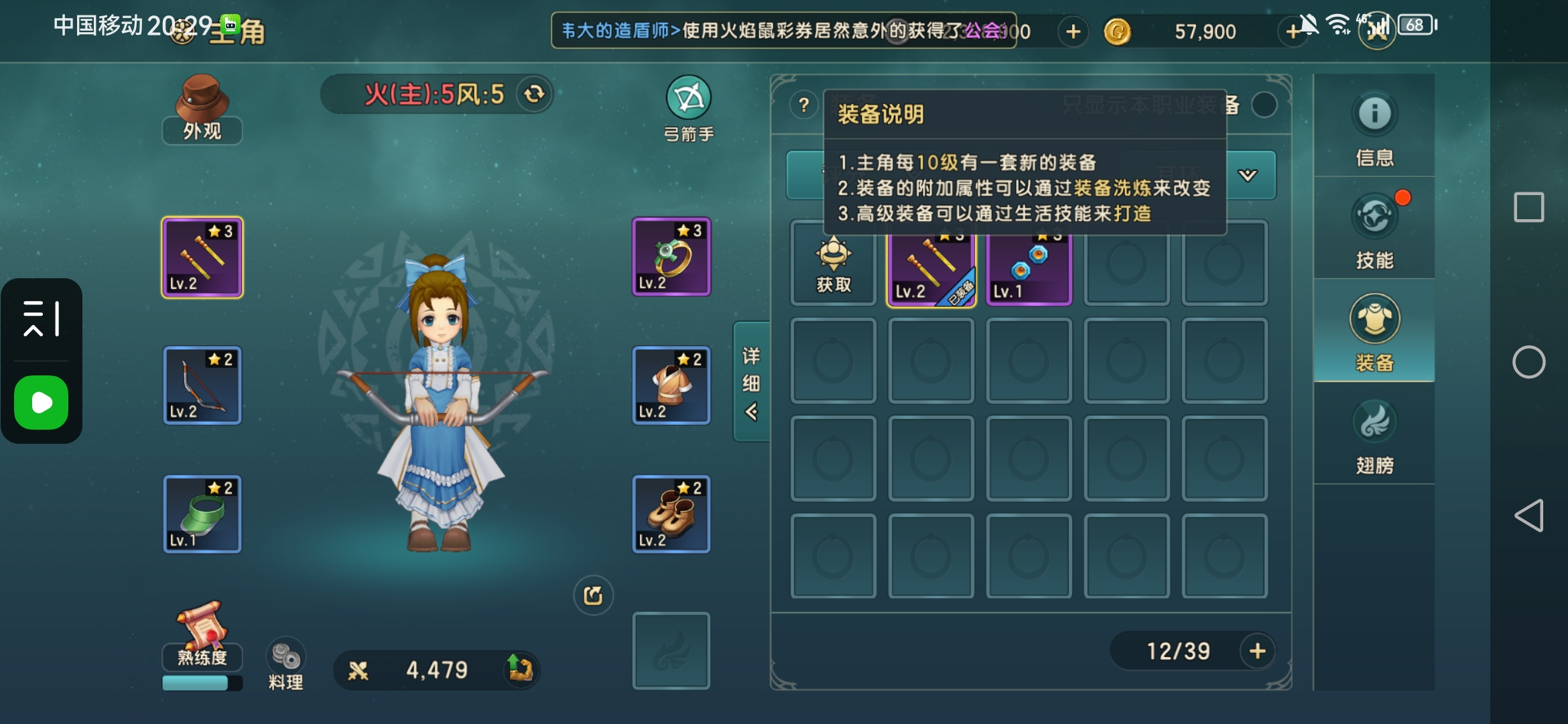The image size is (1568, 724).
Task: Toggle the 只显示本职业装备 filter
Action: click(x=1264, y=105)
